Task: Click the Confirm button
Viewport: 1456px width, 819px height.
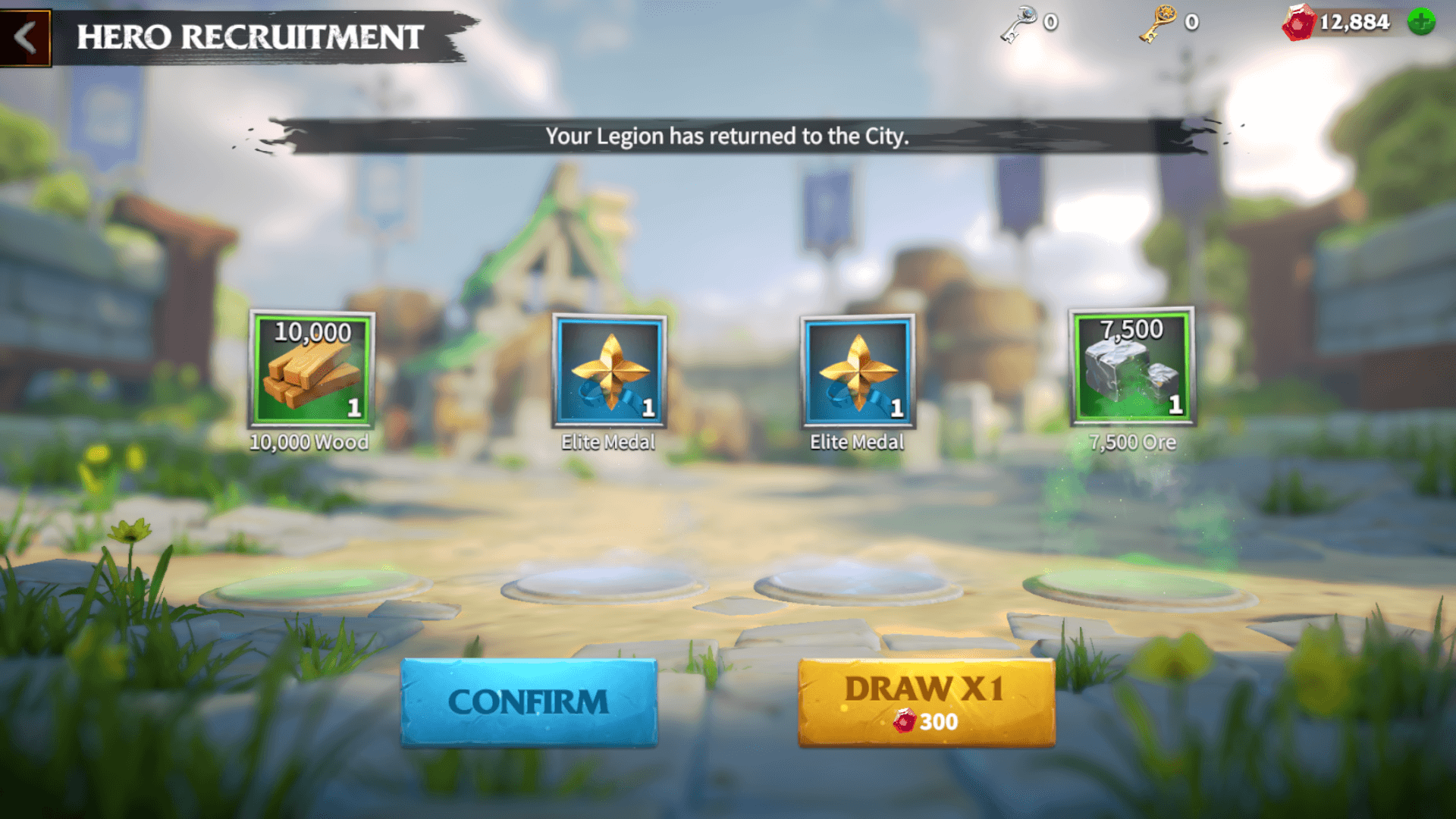Action: point(529,702)
